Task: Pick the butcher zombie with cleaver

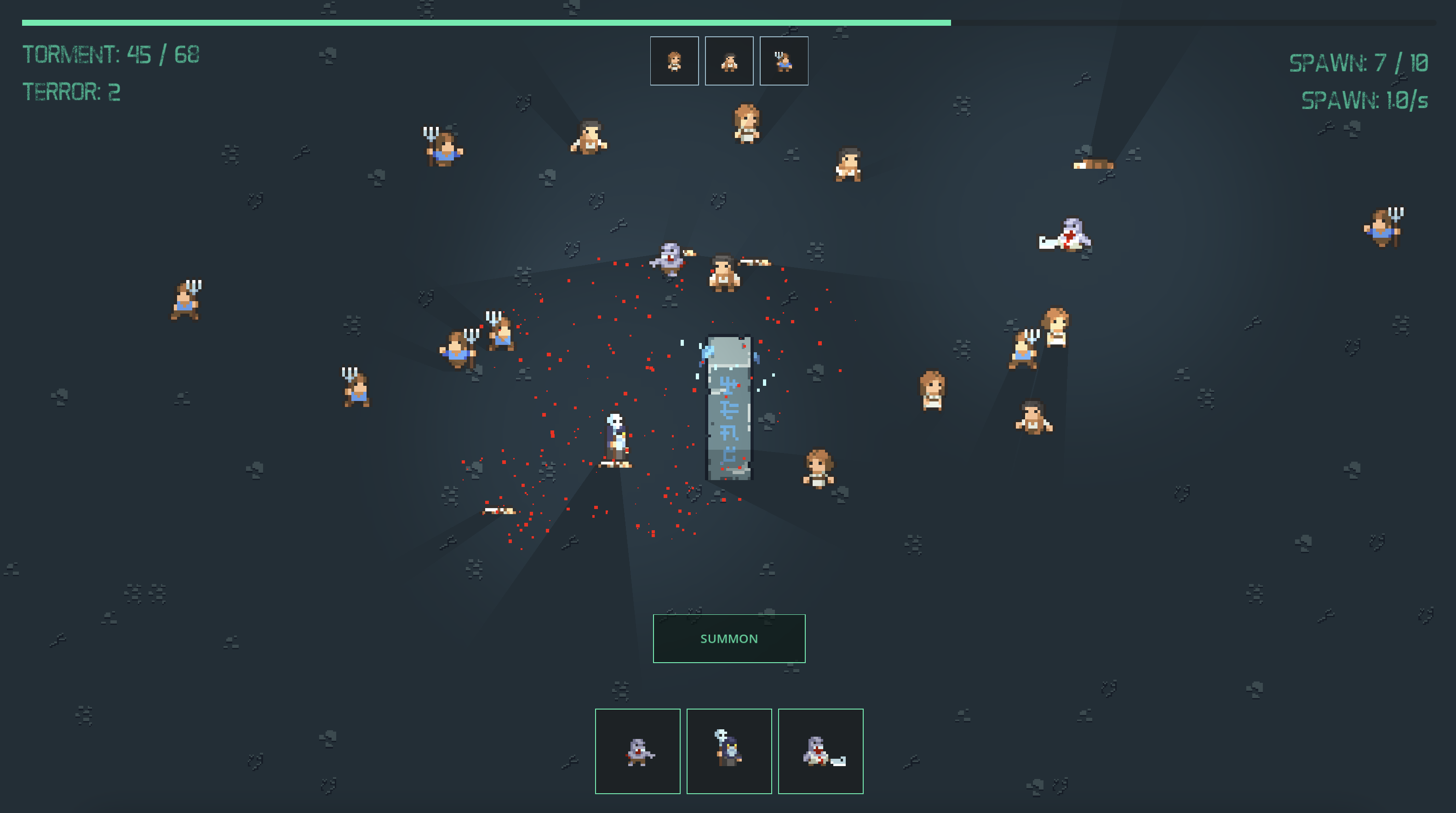Action: pyautogui.click(x=820, y=751)
